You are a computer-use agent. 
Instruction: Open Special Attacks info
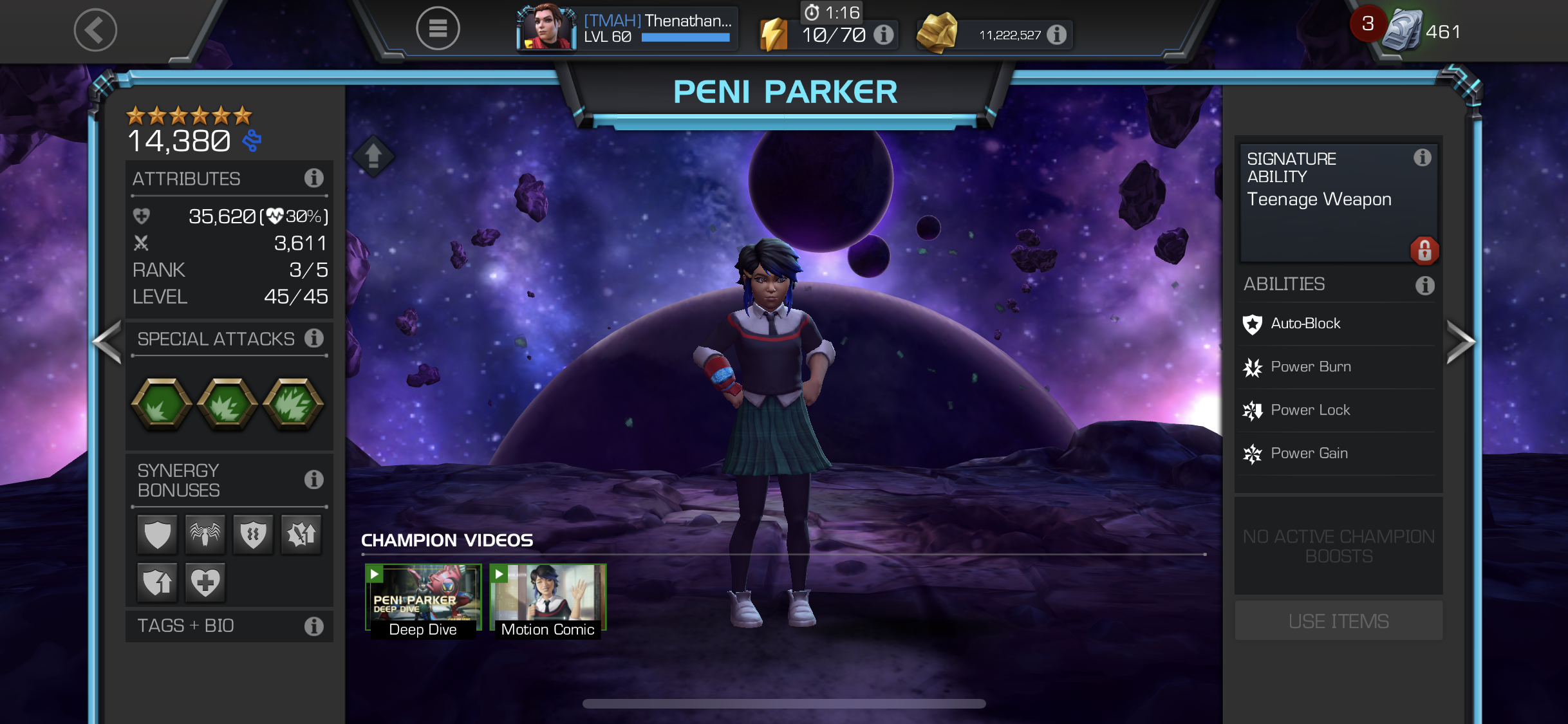[x=313, y=339]
